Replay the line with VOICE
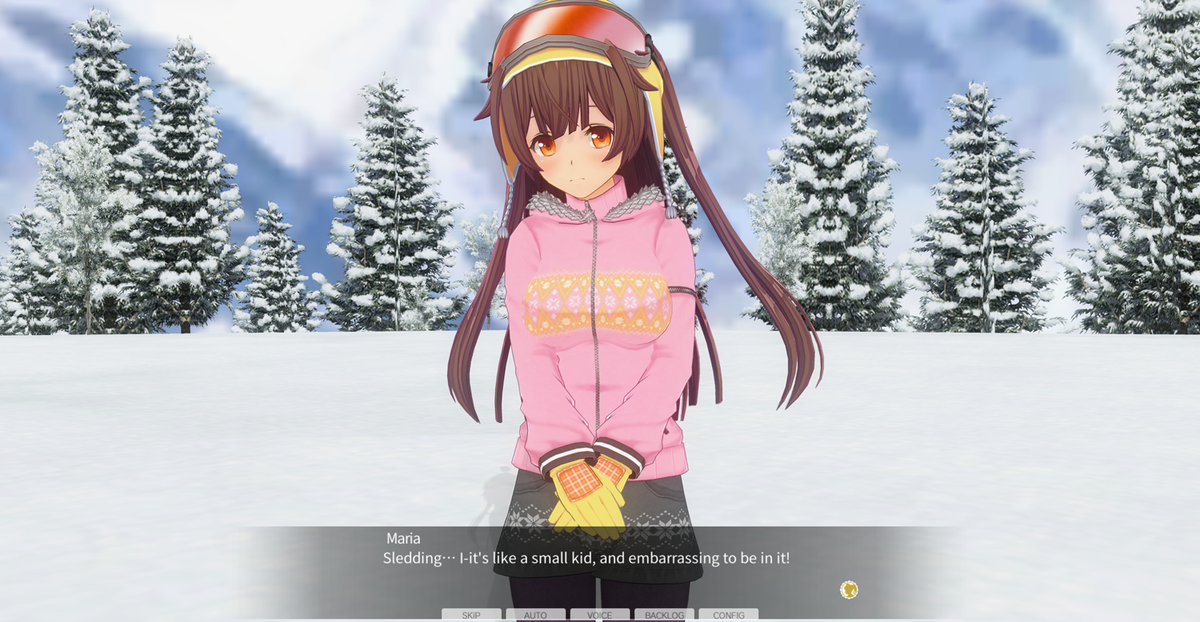 pyautogui.click(x=599, y=615)
